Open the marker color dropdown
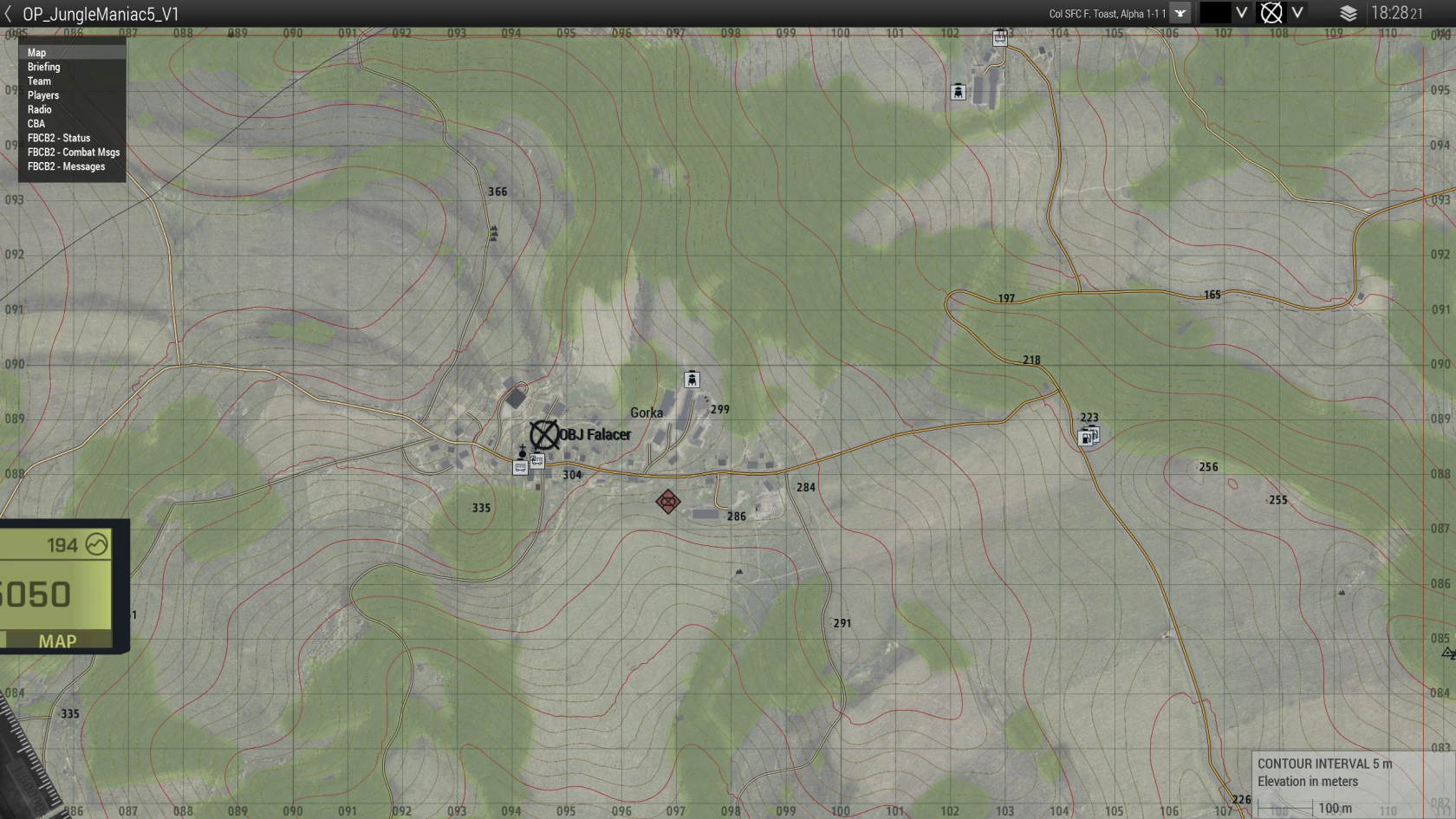 point(1241,13)
